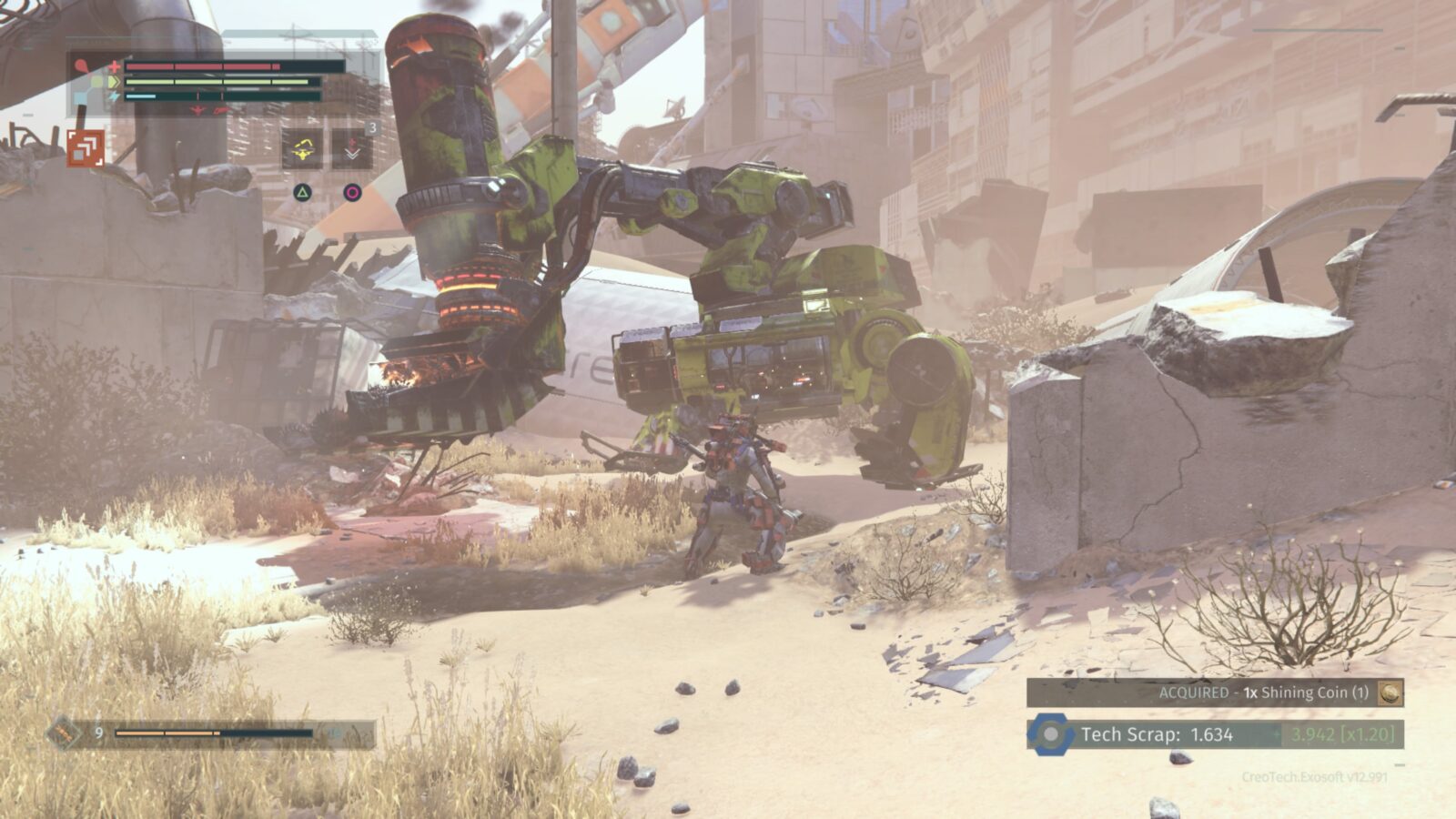1456x819 pixels.
Task: Select the blue lightning energy icon
Action: (x=112, y=96)
